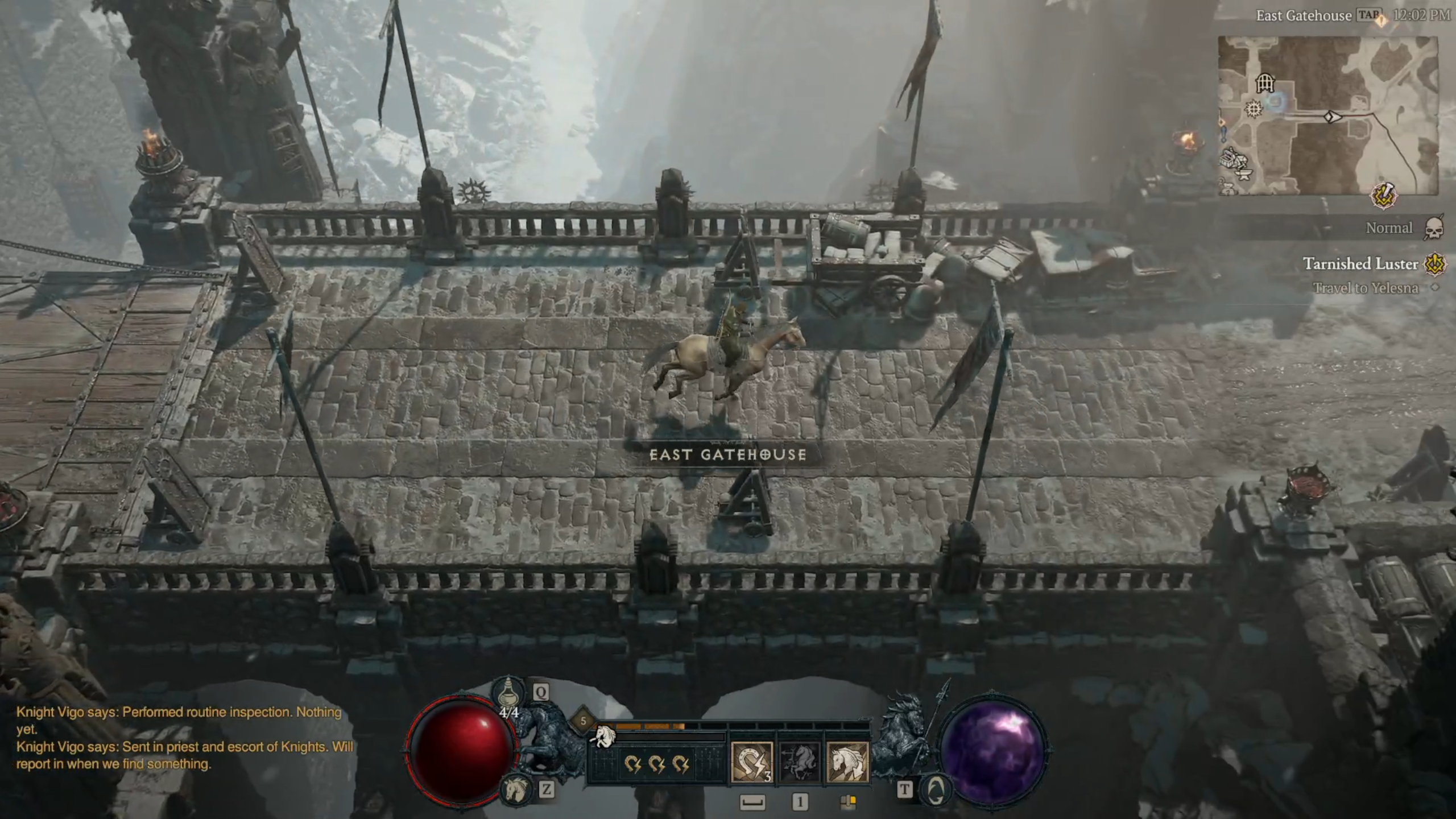This screenshot has width=1456, height=819.
Task: Click the level 5 badge on experience bar
Action: (x=583, y=721)
